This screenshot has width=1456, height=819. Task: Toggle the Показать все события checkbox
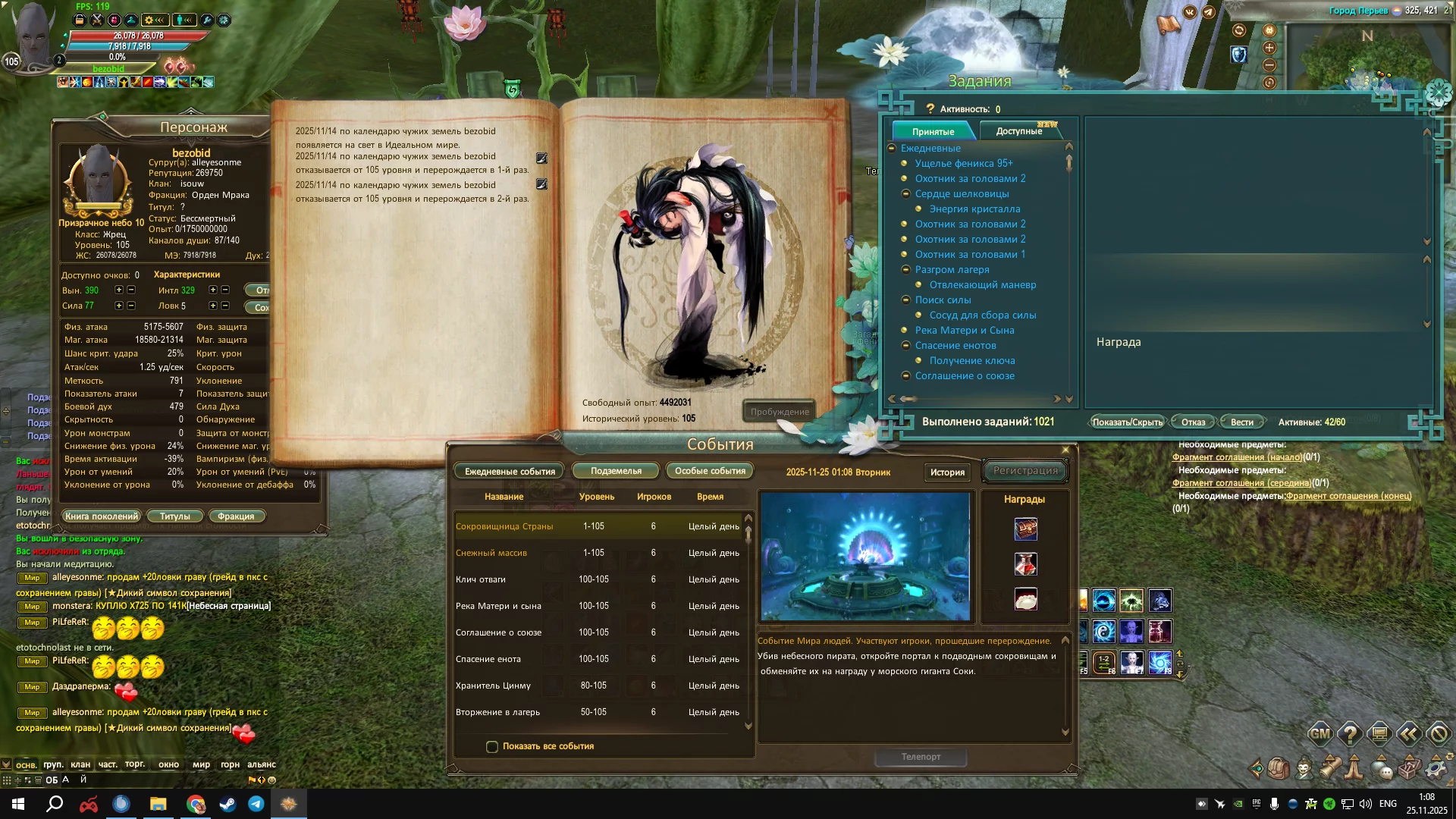point(492,747)
